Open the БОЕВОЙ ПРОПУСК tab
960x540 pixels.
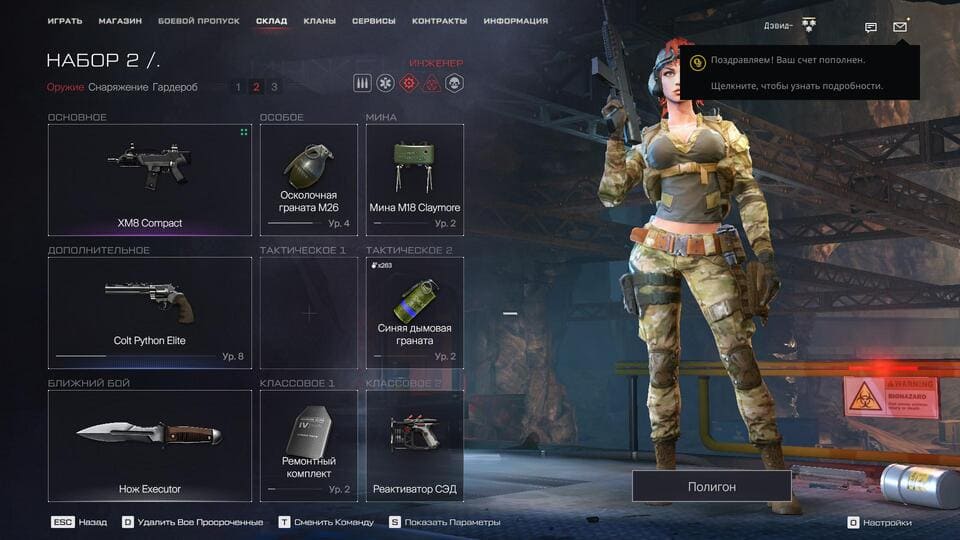tap(198, 21)
